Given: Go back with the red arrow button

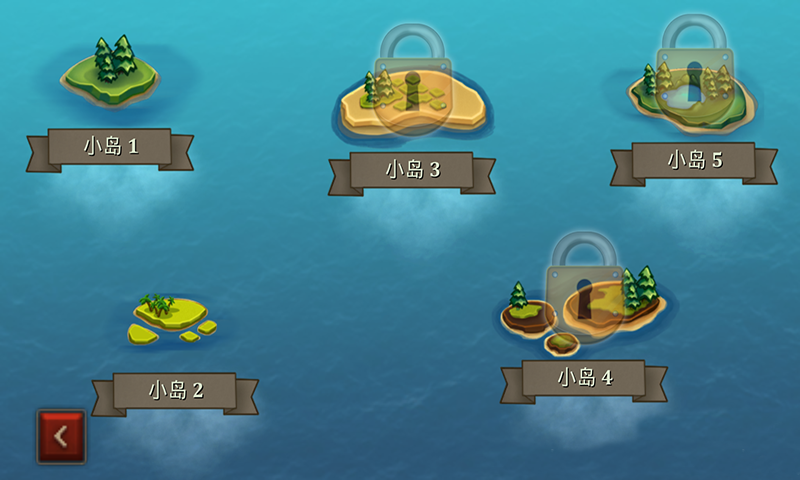Looking at the screenshot, I should pos(61,436).
